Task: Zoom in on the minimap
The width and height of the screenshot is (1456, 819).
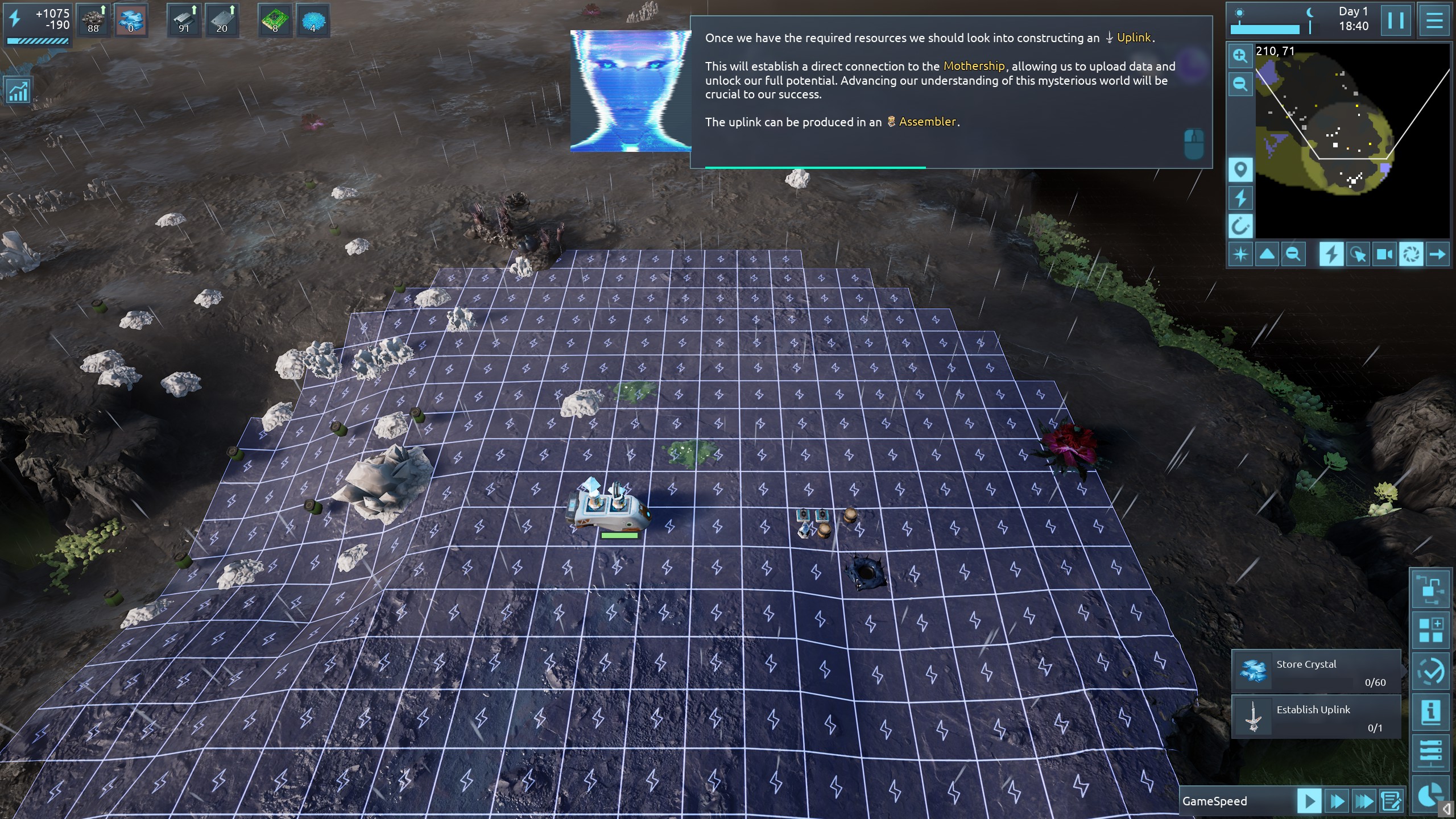Action: pyautogui.click(x=1240, y=56)
